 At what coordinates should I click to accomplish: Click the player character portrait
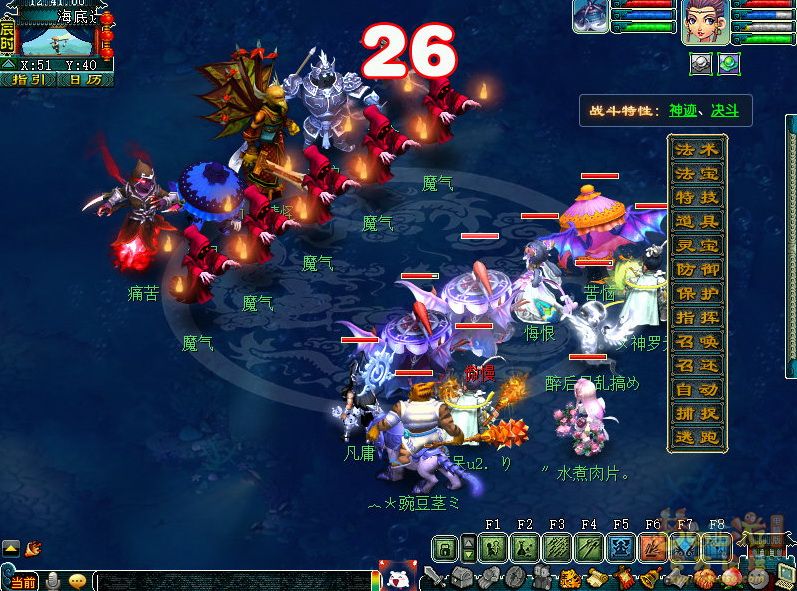point(704,22)
